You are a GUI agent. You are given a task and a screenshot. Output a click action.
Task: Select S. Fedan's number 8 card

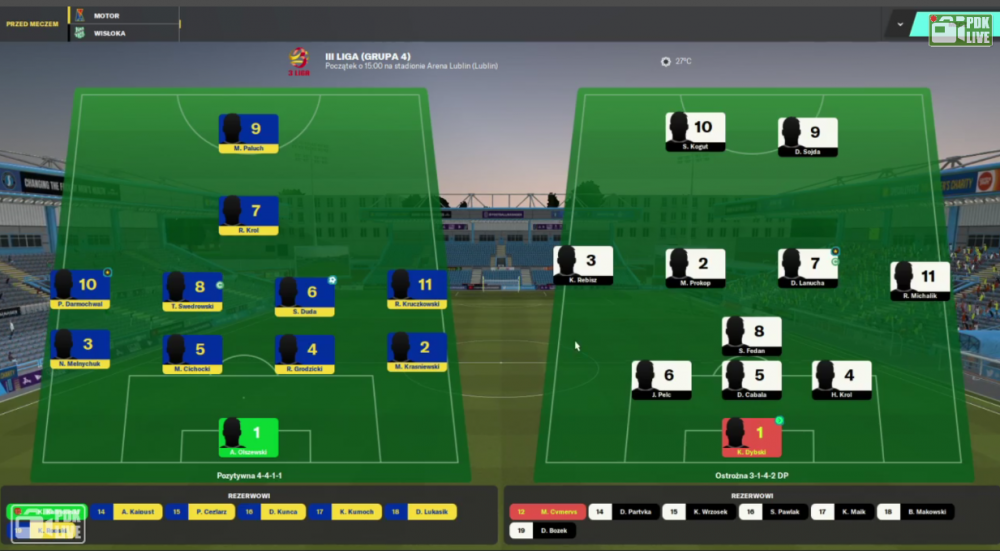point(751,336)
